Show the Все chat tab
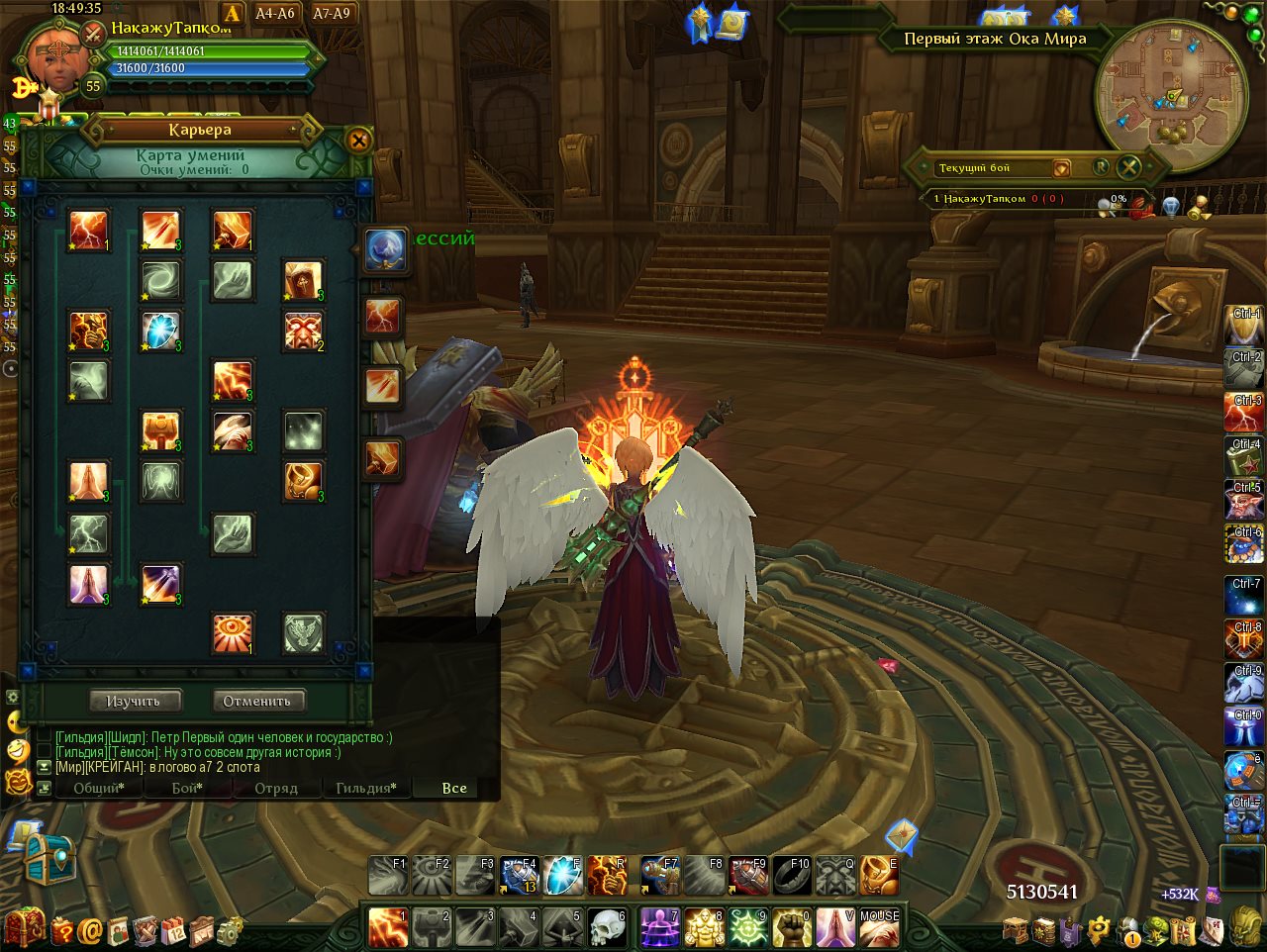1267x952 pixels. click(x=454, y=788)
